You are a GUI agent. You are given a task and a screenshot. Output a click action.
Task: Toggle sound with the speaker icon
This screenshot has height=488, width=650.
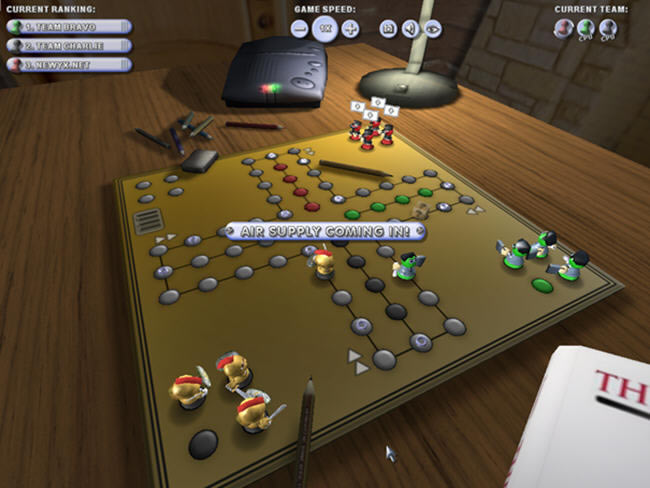click(x=410, y=29)
